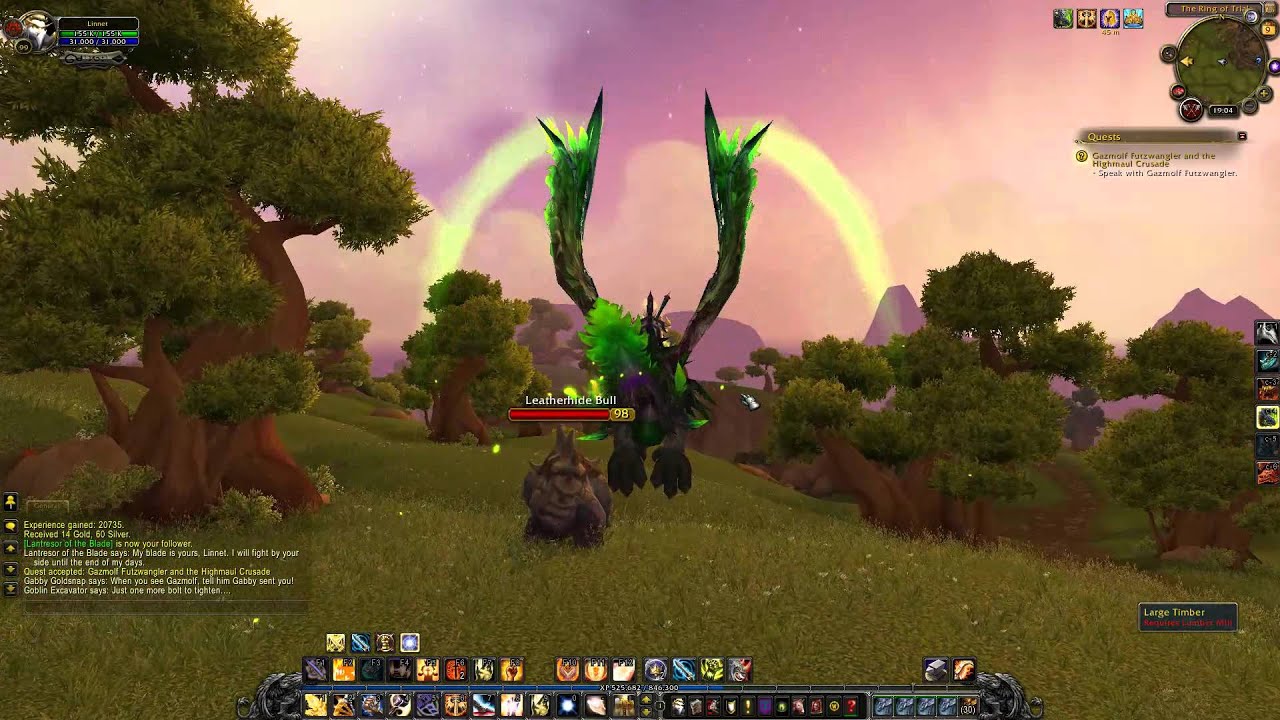Click the golden buff icon with 45 m
The image size is (1280, 720).
coord(1109,19)
